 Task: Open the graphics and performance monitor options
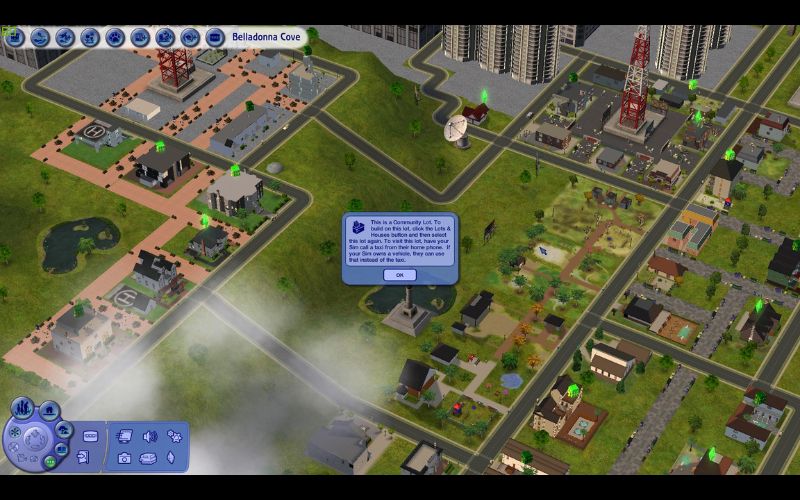point(125,436)
